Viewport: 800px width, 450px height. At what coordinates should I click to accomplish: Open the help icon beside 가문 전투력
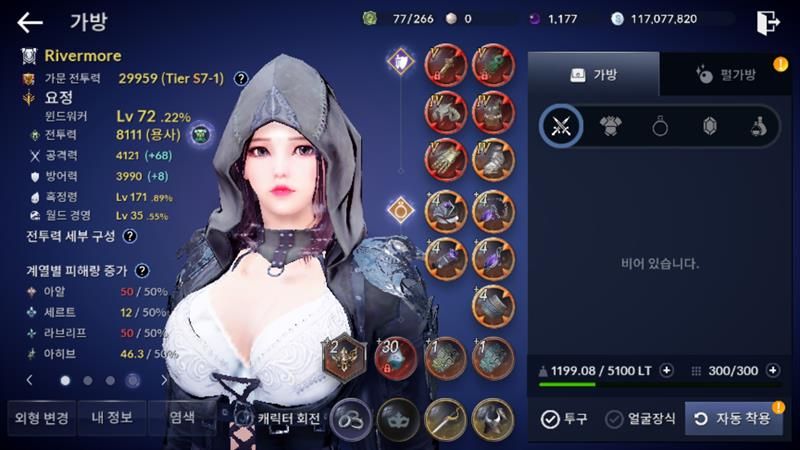pyautogui.click(x=241, y=78)
